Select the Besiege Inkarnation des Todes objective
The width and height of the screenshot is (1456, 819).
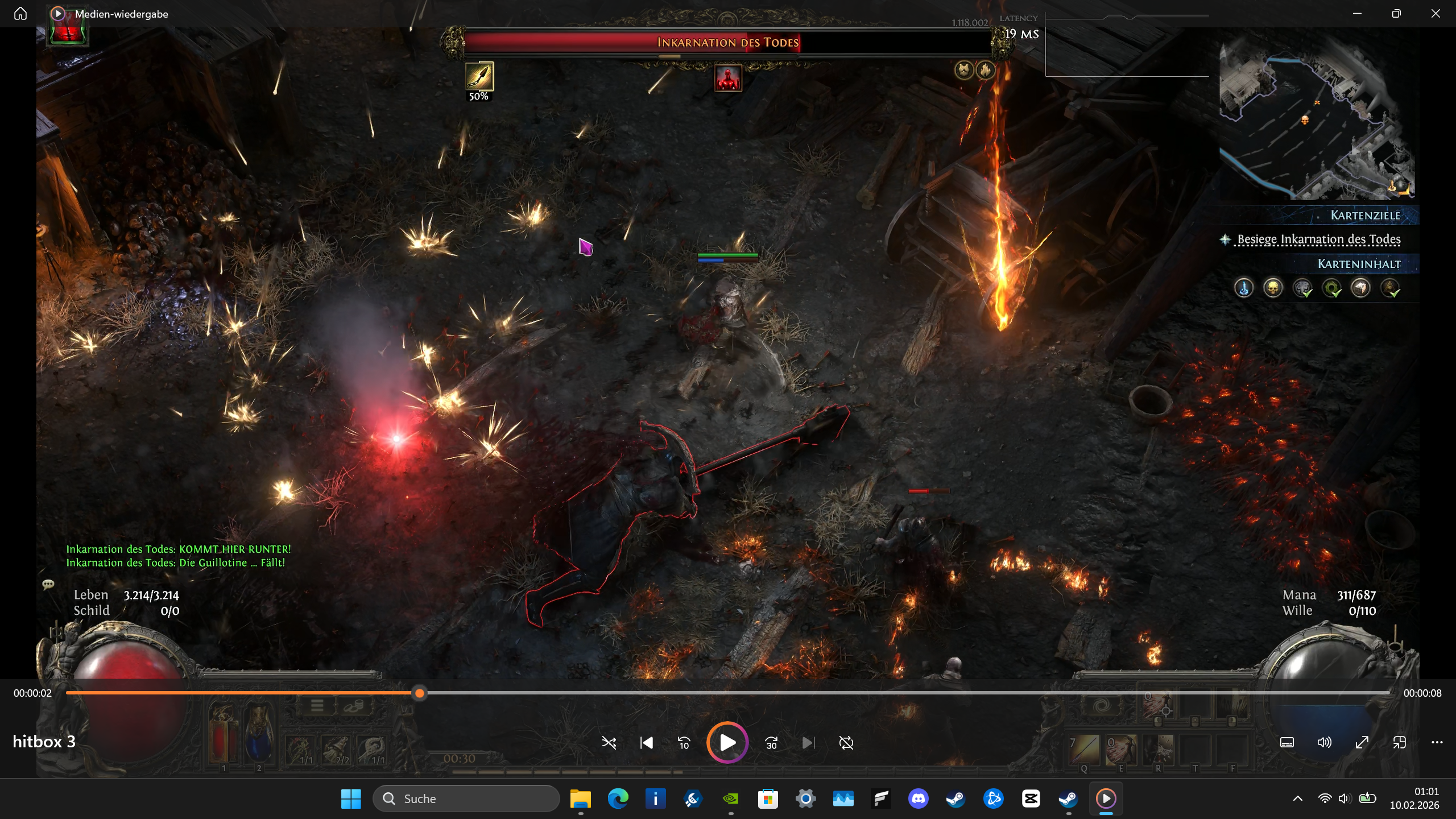coord(1318,239)
